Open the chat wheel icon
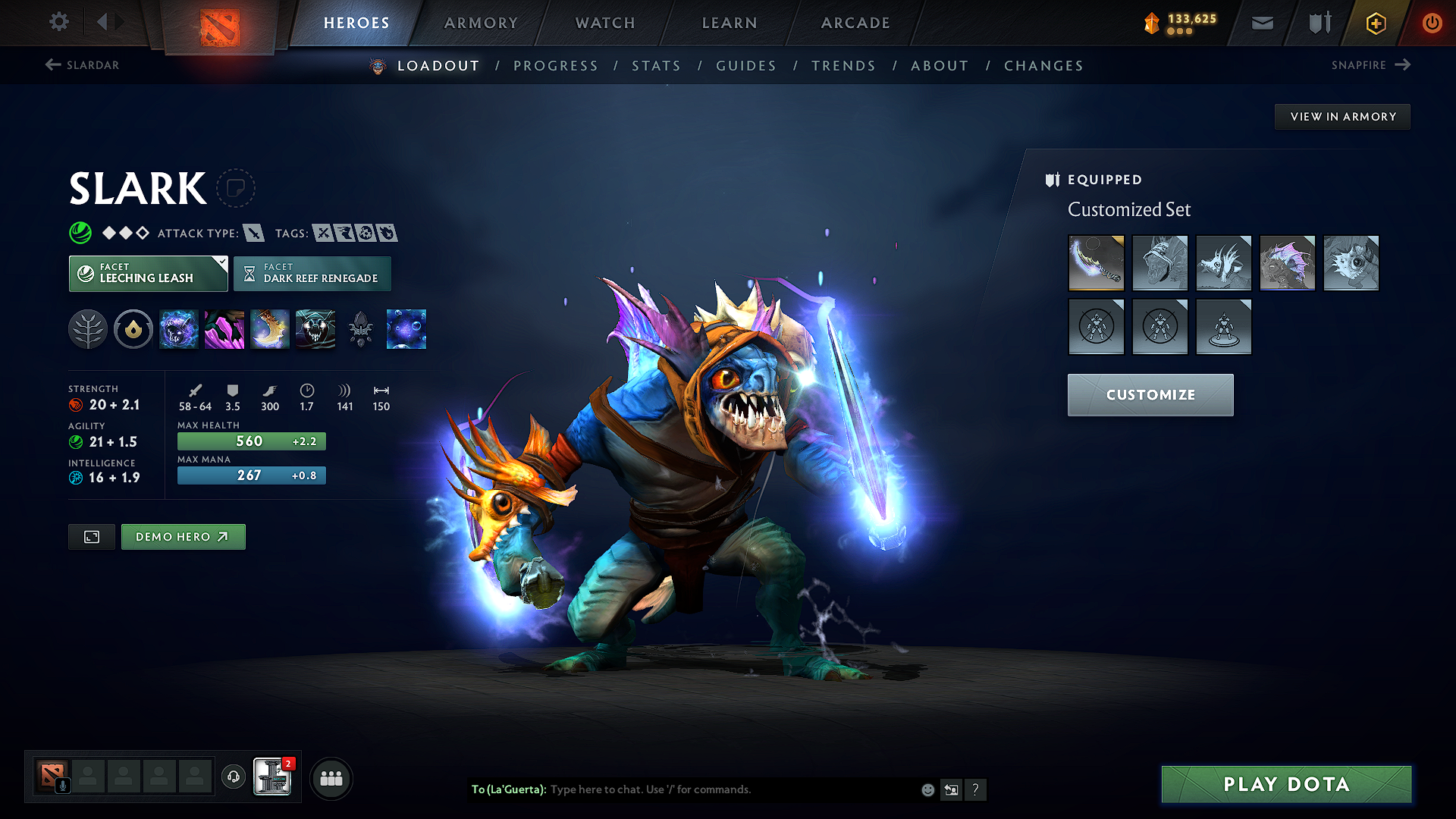This screenshot has height=819, width=1456. coord(951,789)
